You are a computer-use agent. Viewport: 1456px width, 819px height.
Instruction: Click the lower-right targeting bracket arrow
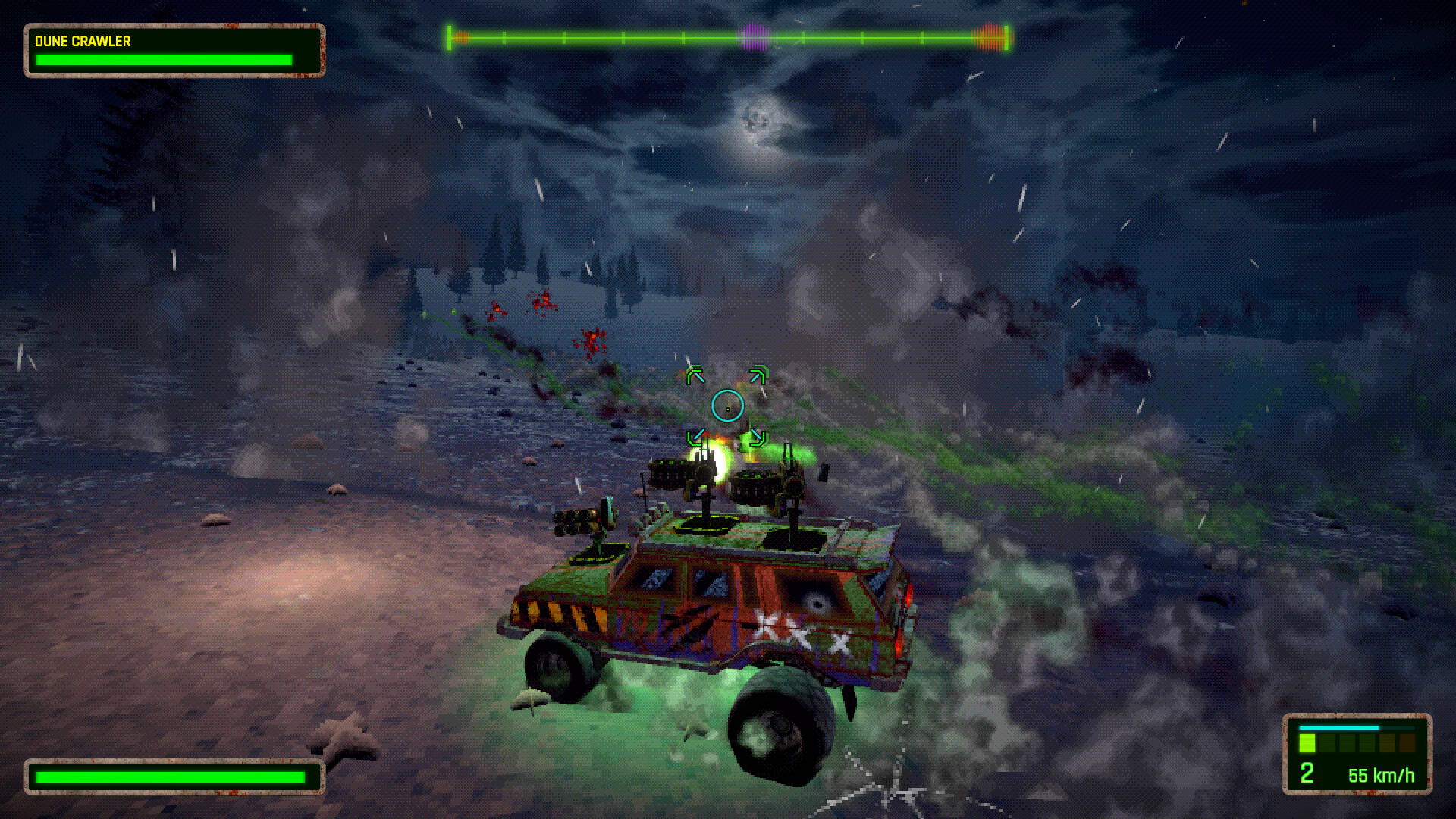coord(758,438)
